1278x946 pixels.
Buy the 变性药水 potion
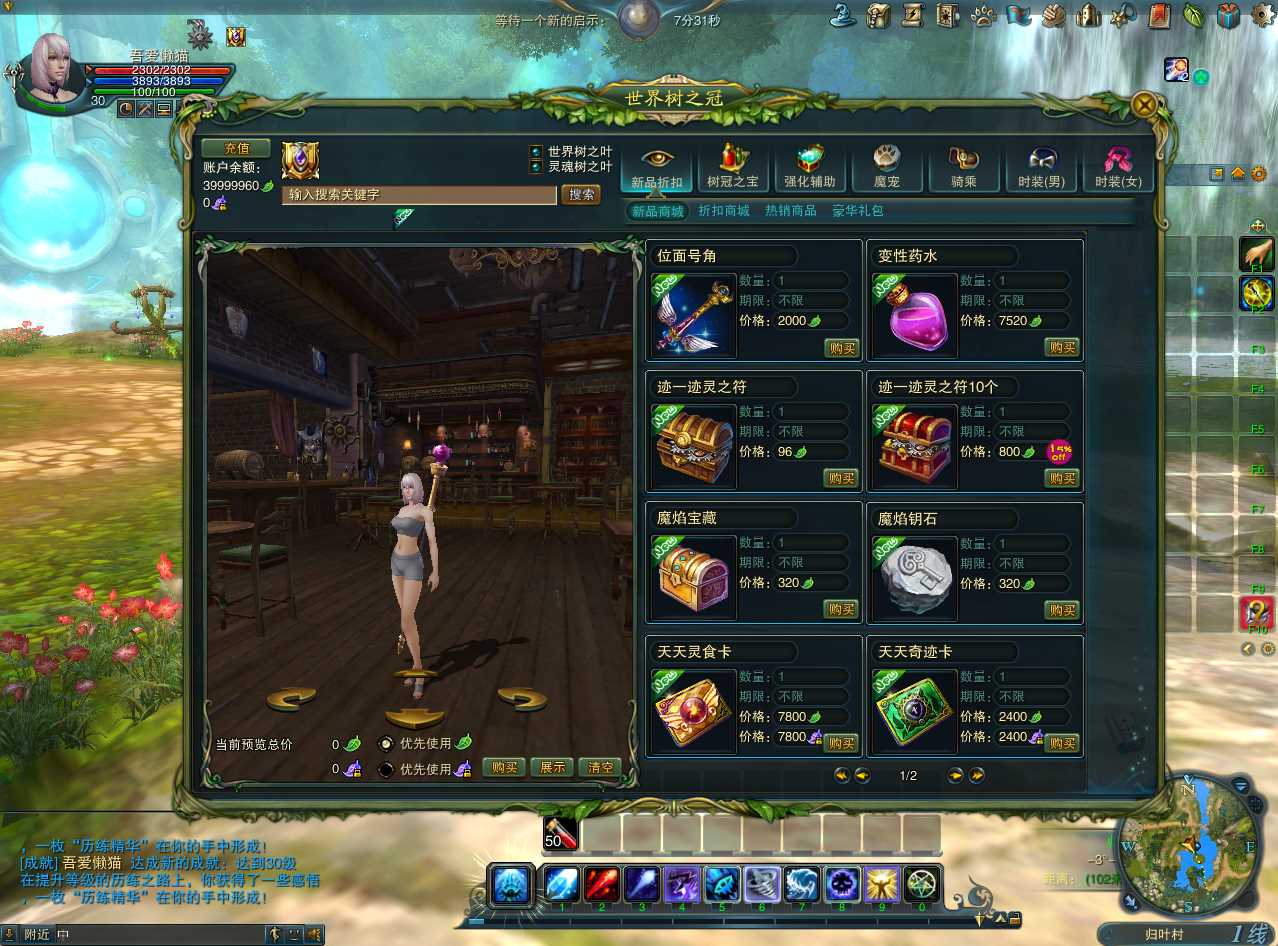1062,347
